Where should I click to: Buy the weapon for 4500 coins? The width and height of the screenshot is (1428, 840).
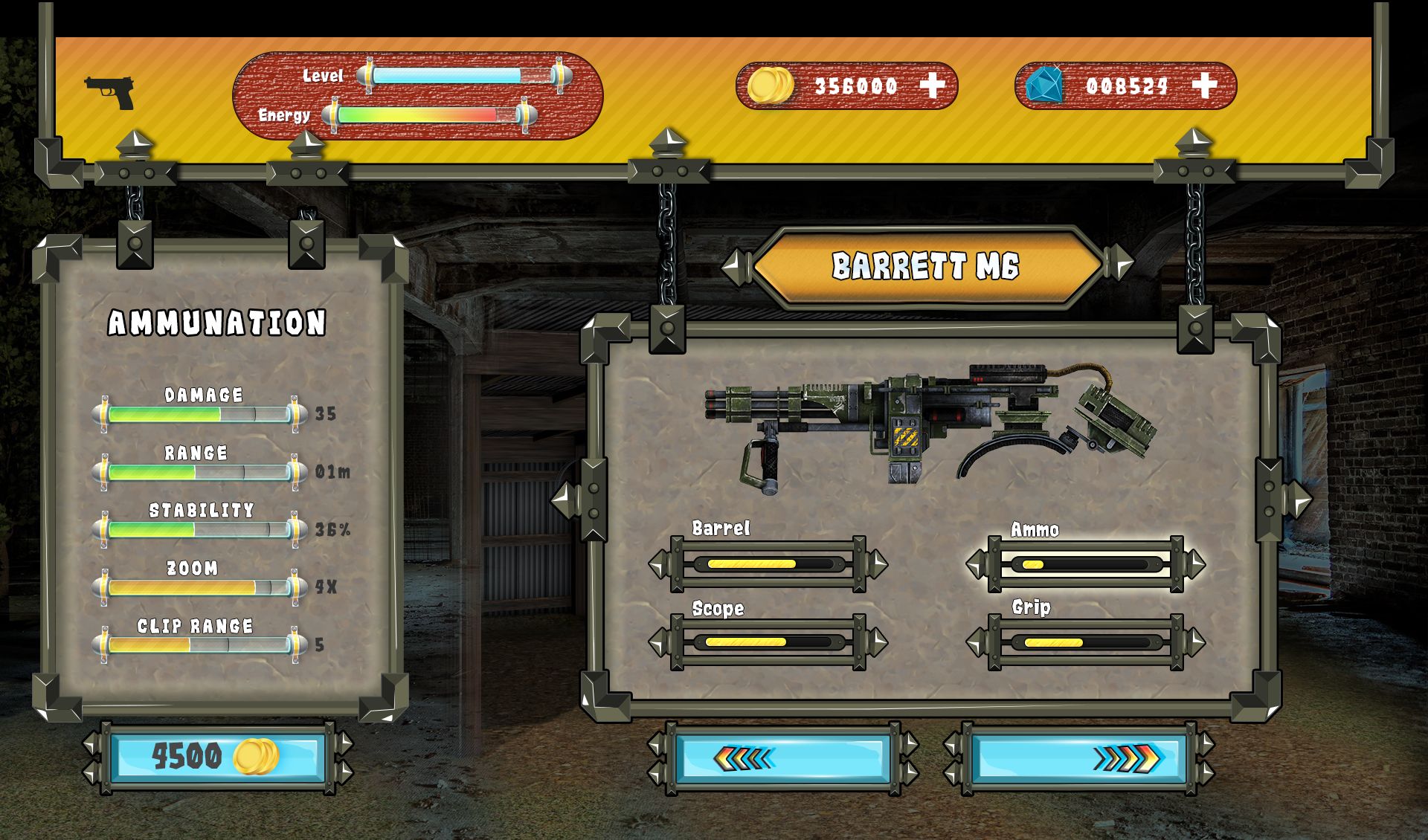pos(217,757)
